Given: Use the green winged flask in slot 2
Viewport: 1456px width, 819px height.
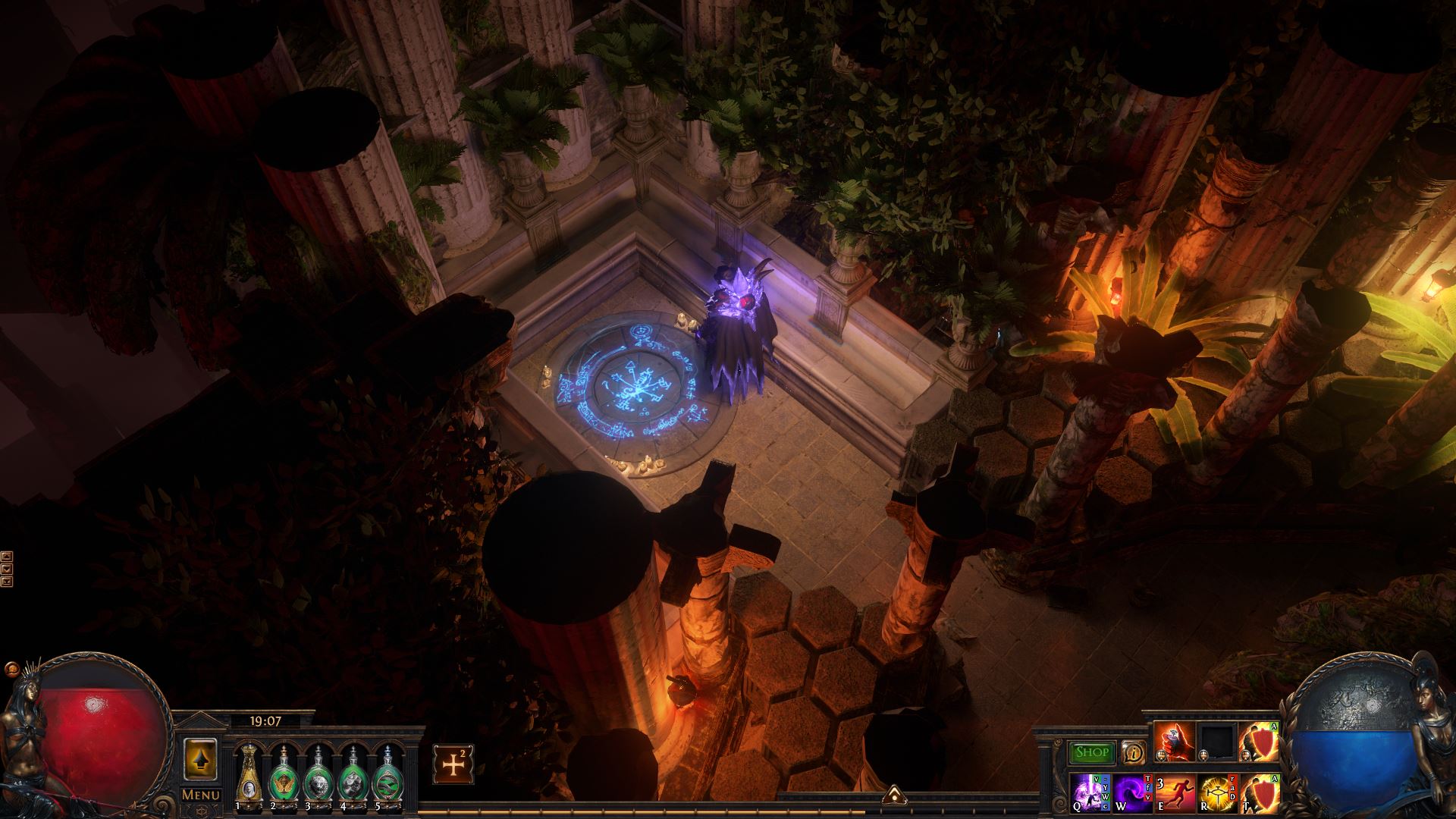Looking at the screenshot, I should (282, 773).
